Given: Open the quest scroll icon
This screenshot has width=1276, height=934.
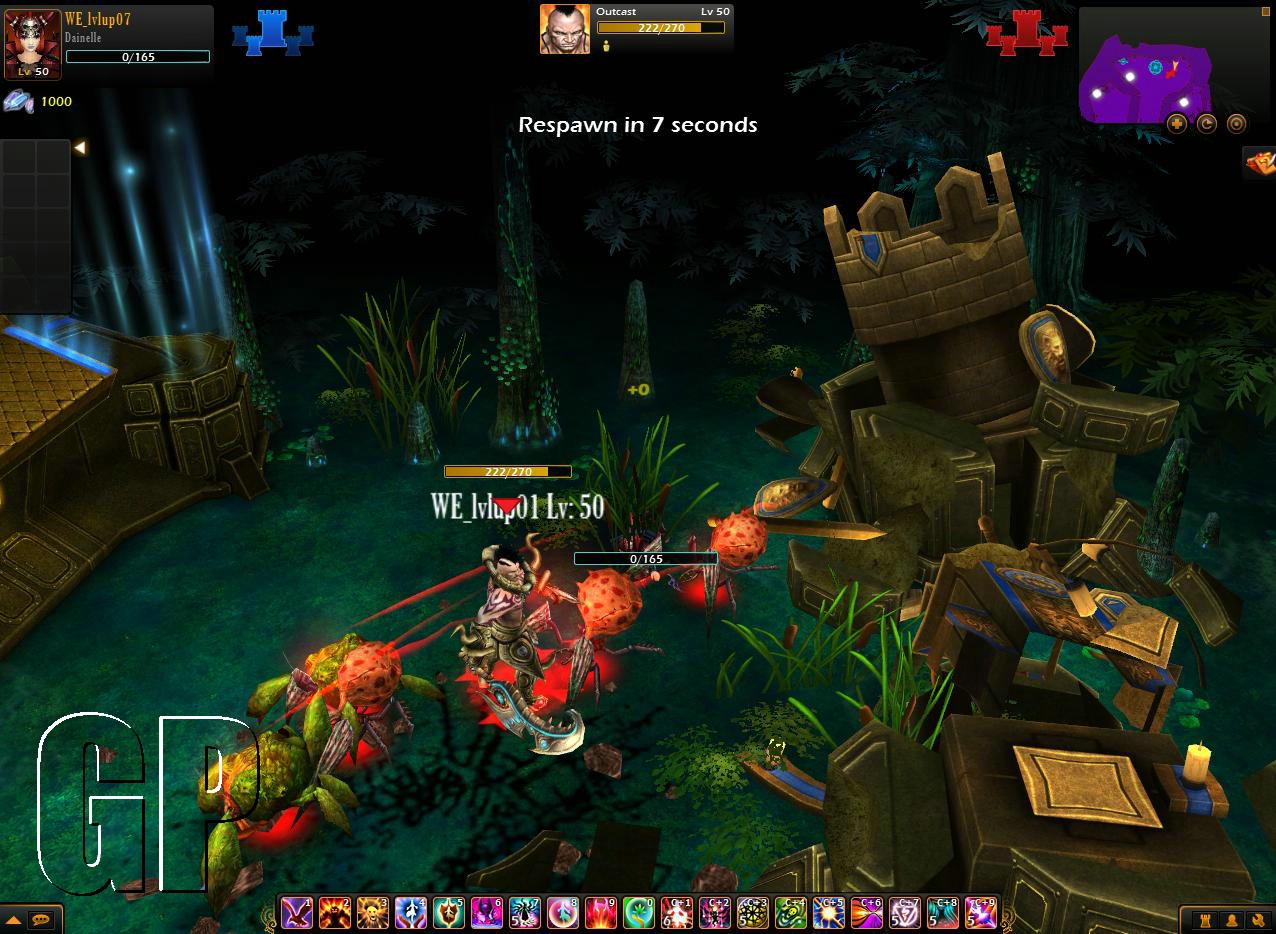Looking at the screenshot, I should tap(1258, 161).
